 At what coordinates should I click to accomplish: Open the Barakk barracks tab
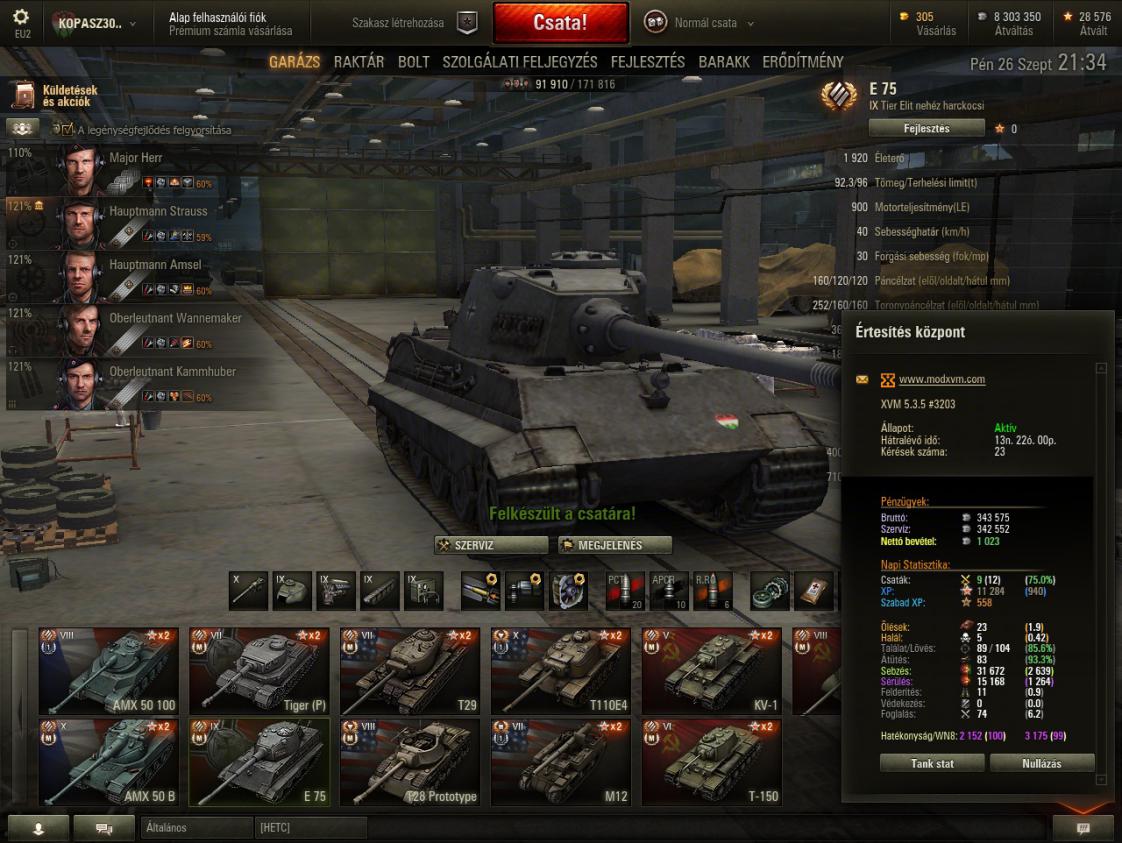724,62
